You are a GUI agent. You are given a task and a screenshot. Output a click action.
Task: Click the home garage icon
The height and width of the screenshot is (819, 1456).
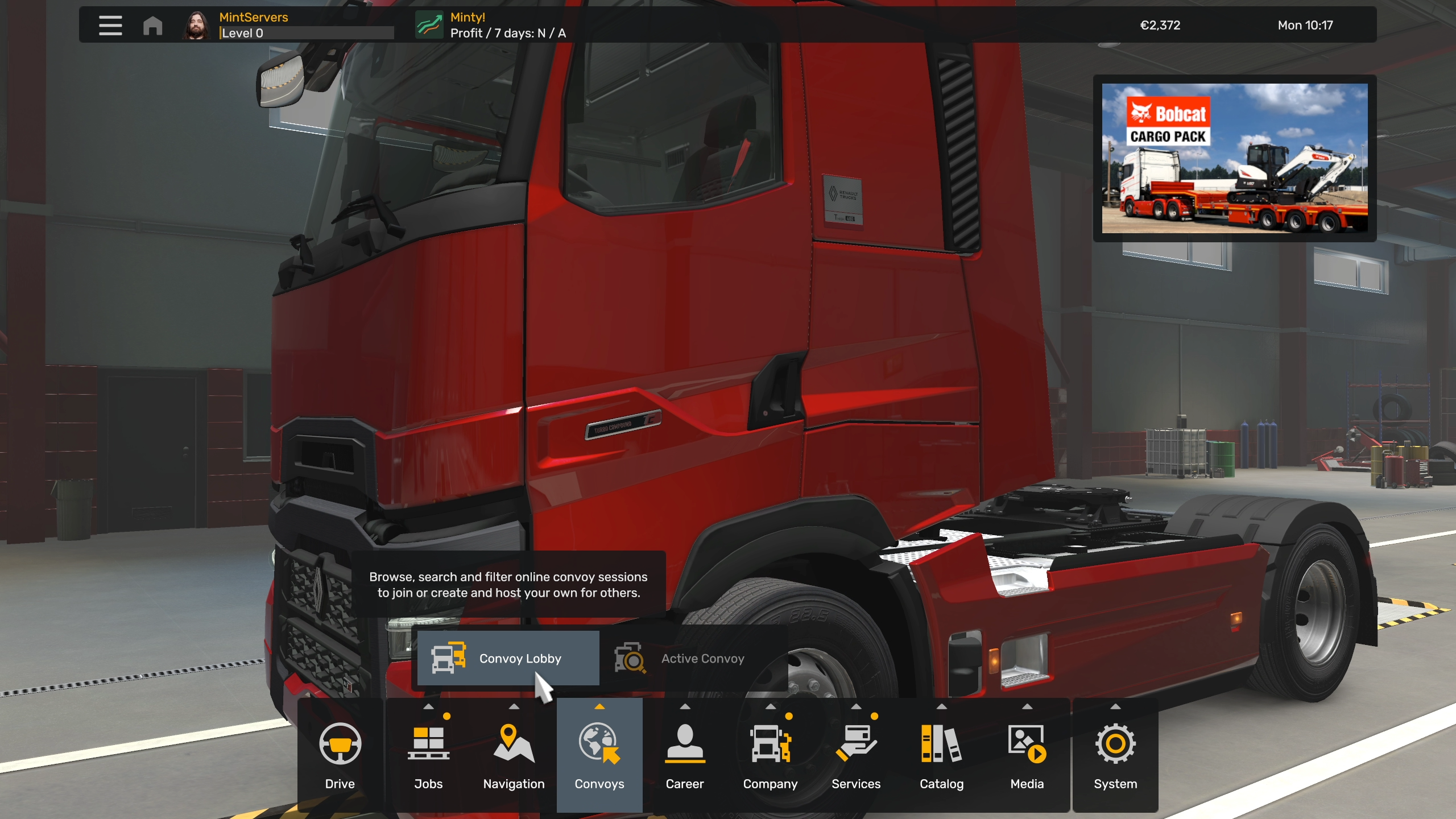[152, 26]
